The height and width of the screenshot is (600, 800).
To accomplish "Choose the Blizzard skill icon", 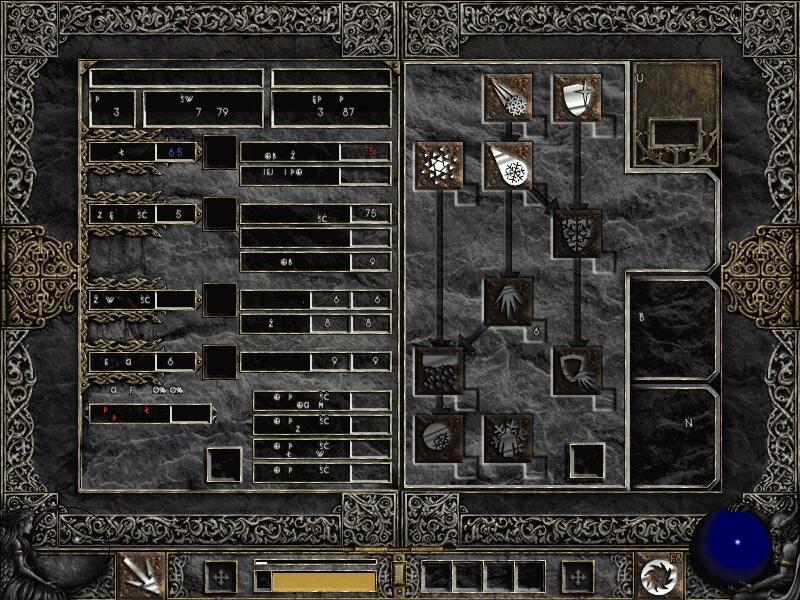I will (x=438, y=368).
